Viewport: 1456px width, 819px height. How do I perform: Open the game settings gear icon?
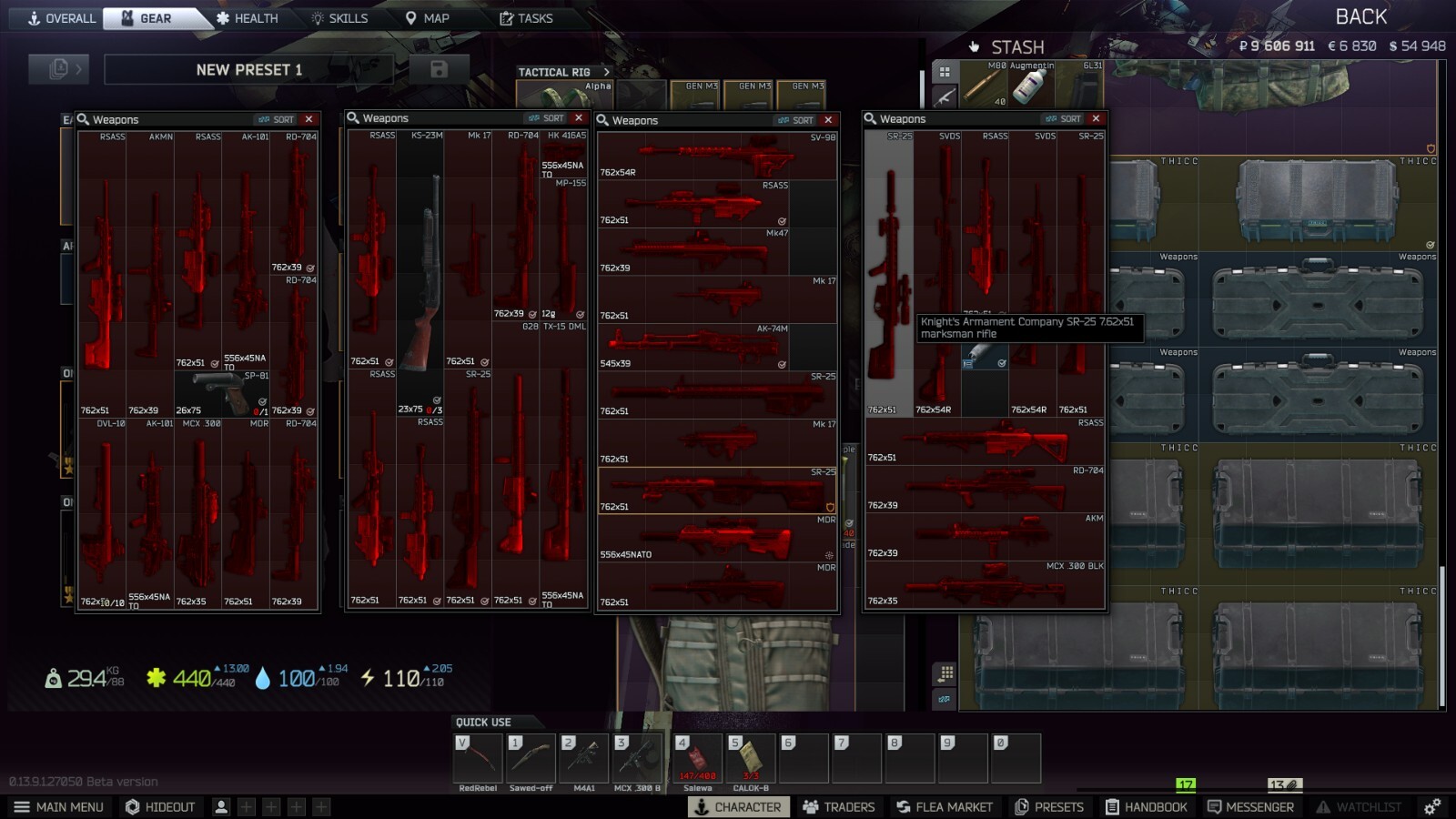[x=1431, y=806]
